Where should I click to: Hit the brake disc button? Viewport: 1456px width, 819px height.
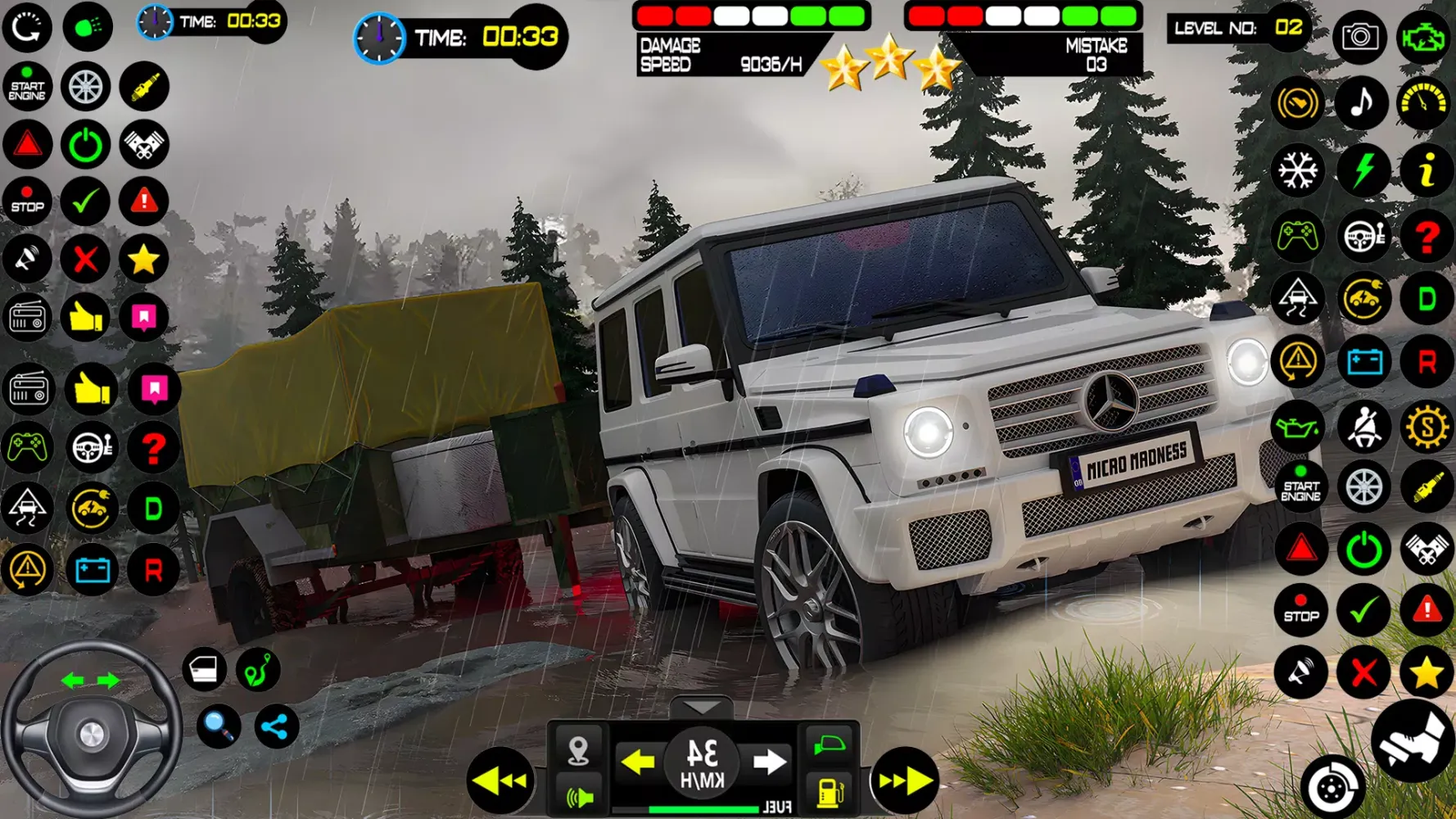(x=1332, y=787)
